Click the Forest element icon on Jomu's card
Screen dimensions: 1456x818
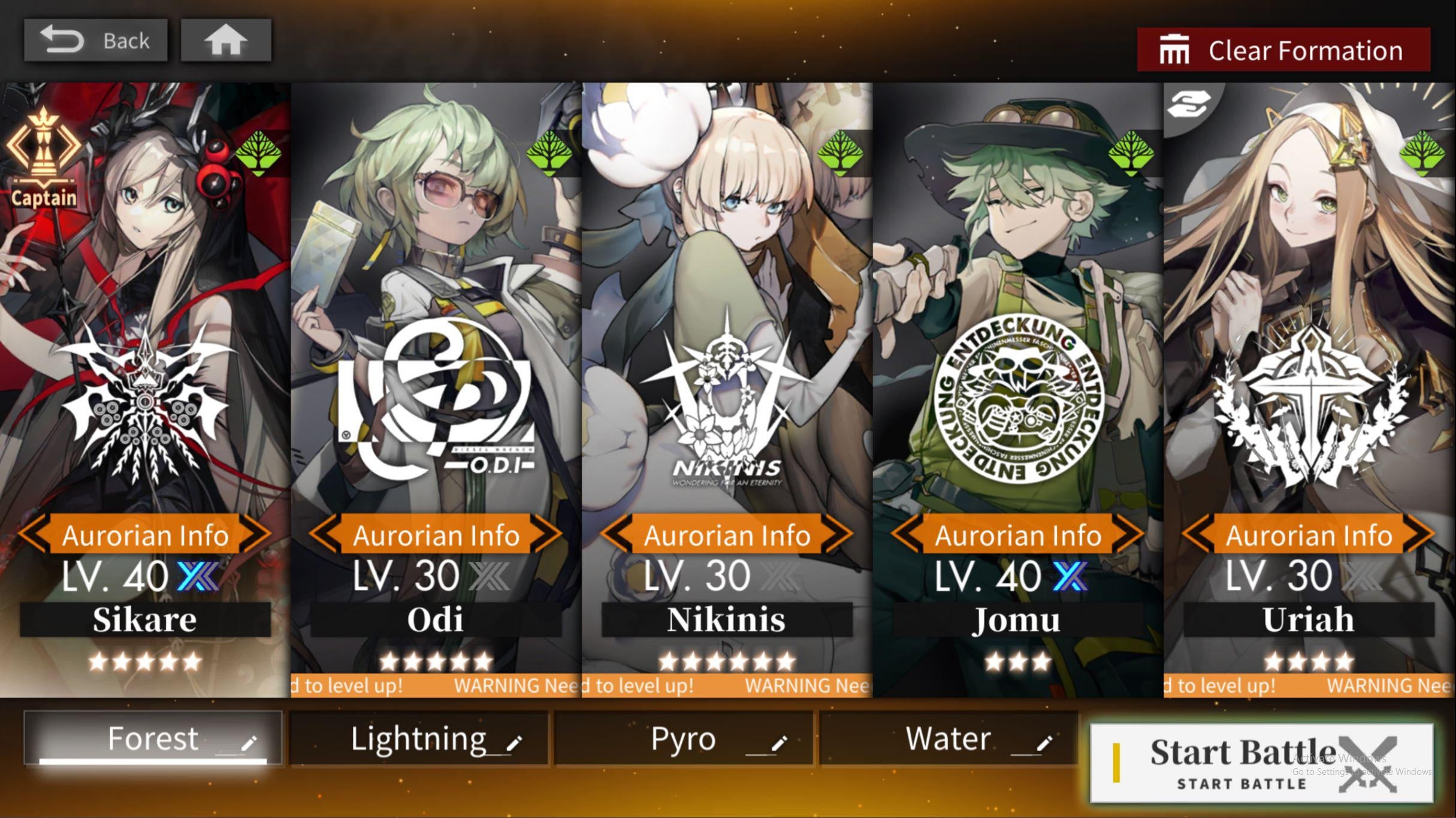pyautogui.click(x=1132, y=153)
